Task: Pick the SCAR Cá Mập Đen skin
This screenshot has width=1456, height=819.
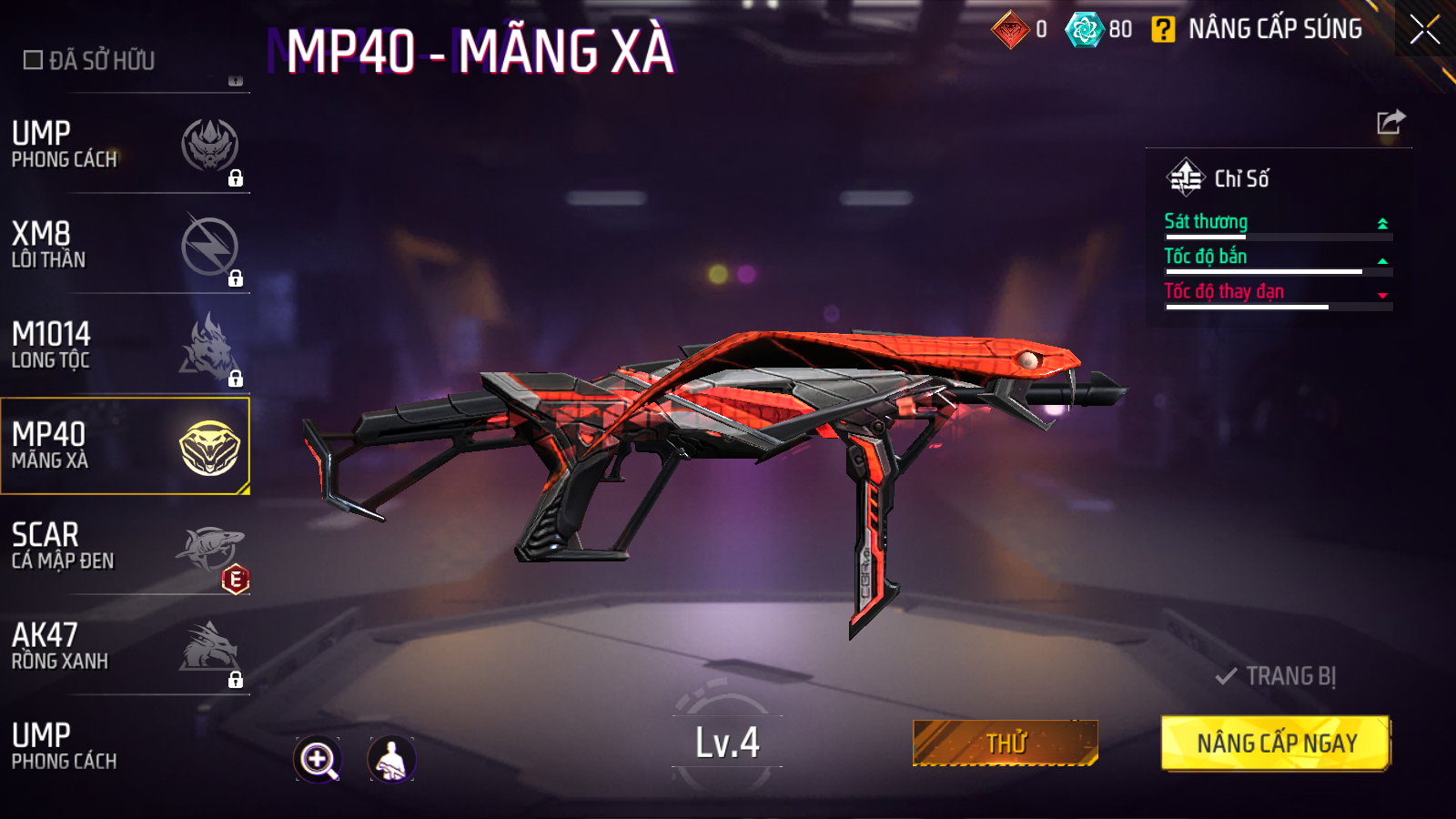Action: 125,546
